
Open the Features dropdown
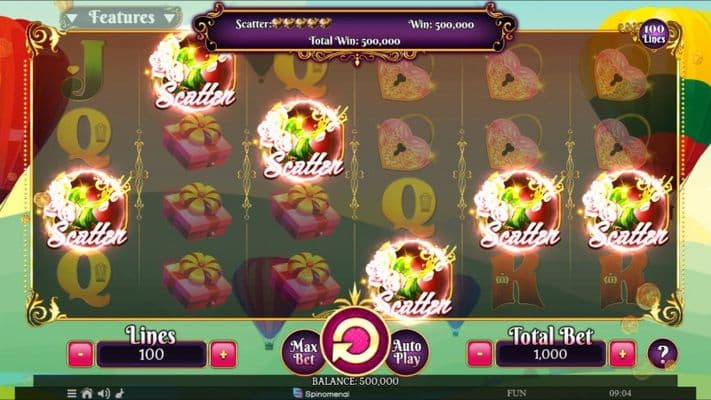tap(119, 17)
